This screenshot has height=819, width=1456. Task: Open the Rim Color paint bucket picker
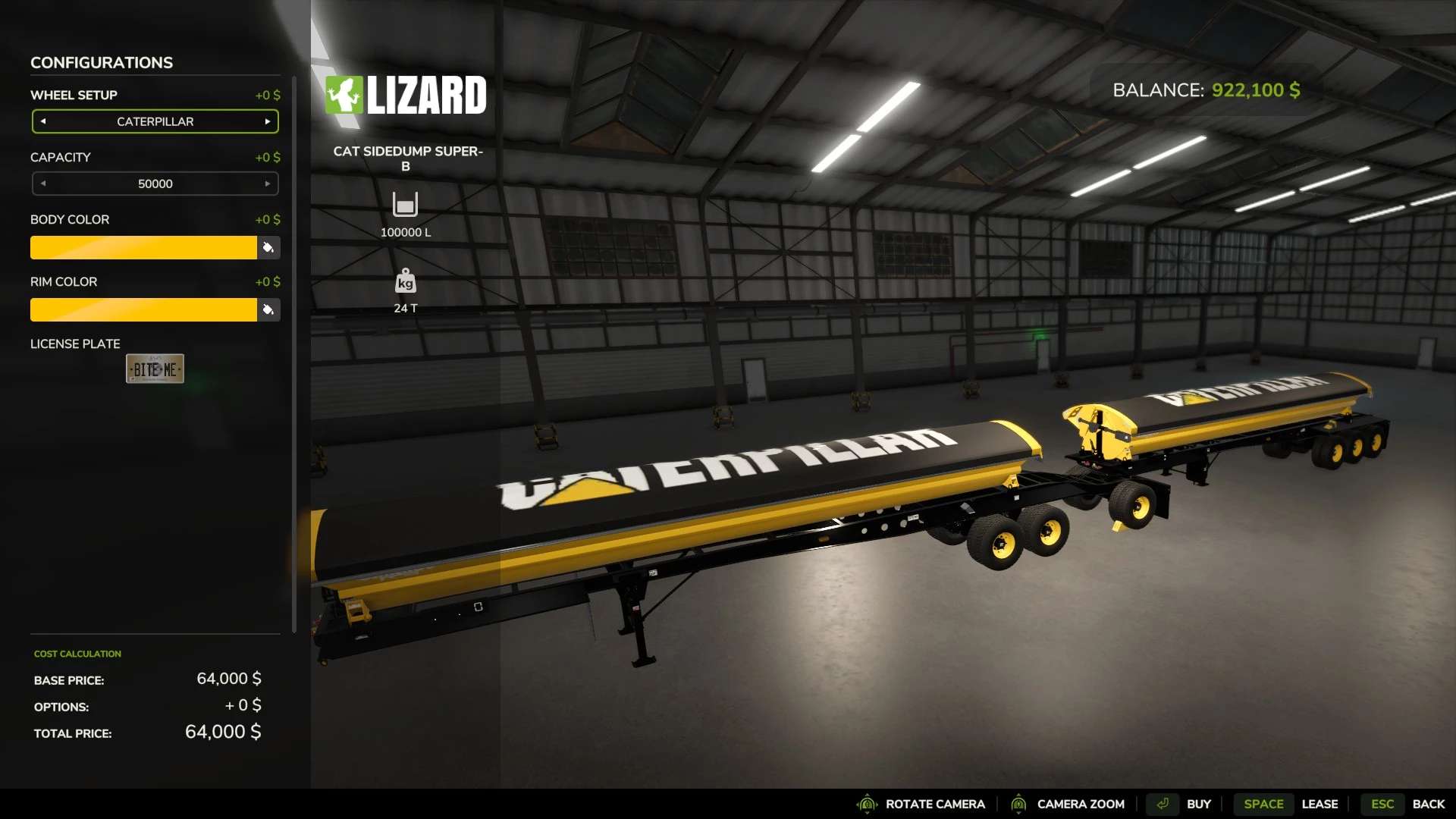pyautogui.click(x=269, y=309)
